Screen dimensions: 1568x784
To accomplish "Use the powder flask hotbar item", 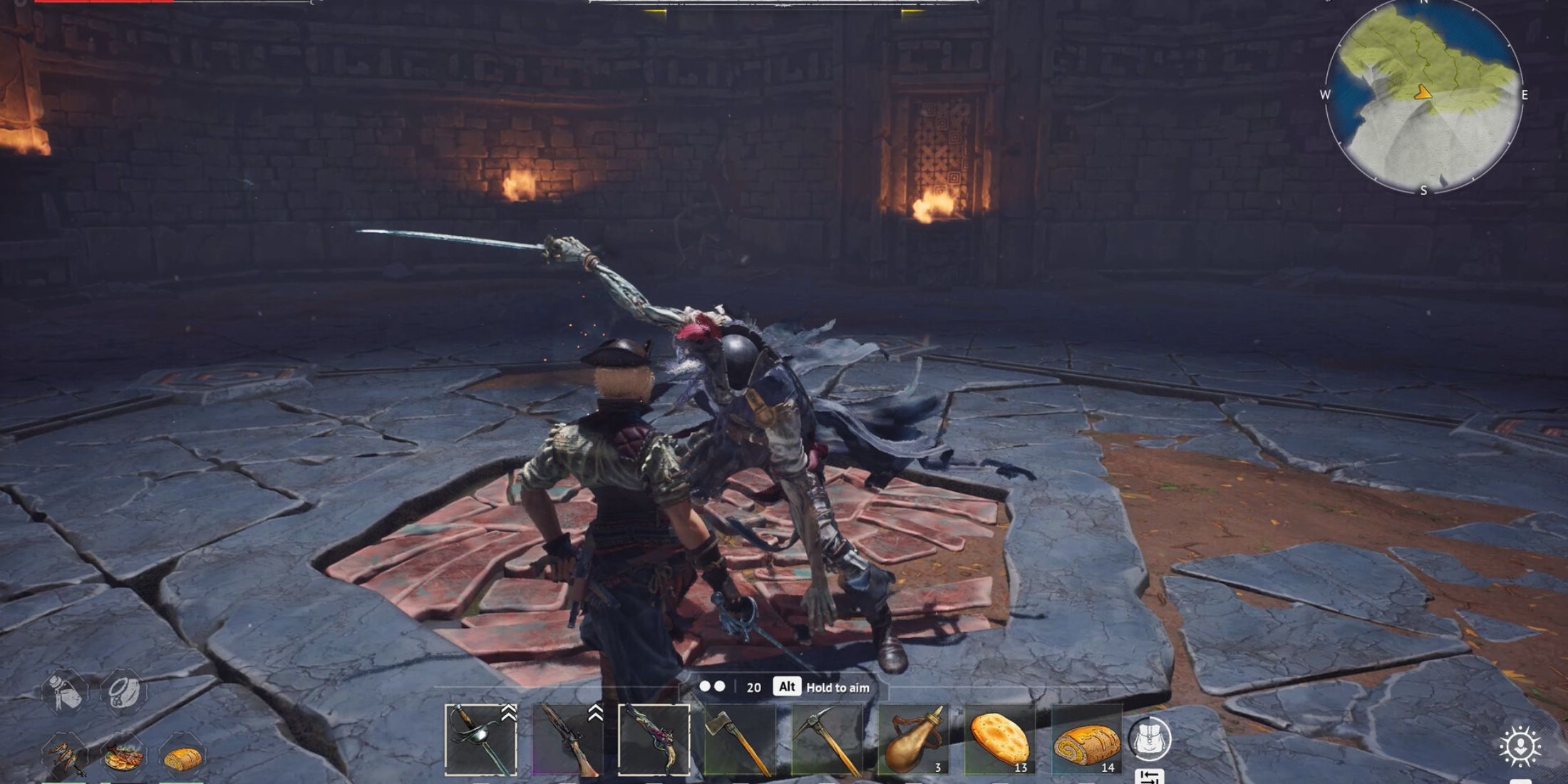I will pyautogui.click(x=916, y=738).
